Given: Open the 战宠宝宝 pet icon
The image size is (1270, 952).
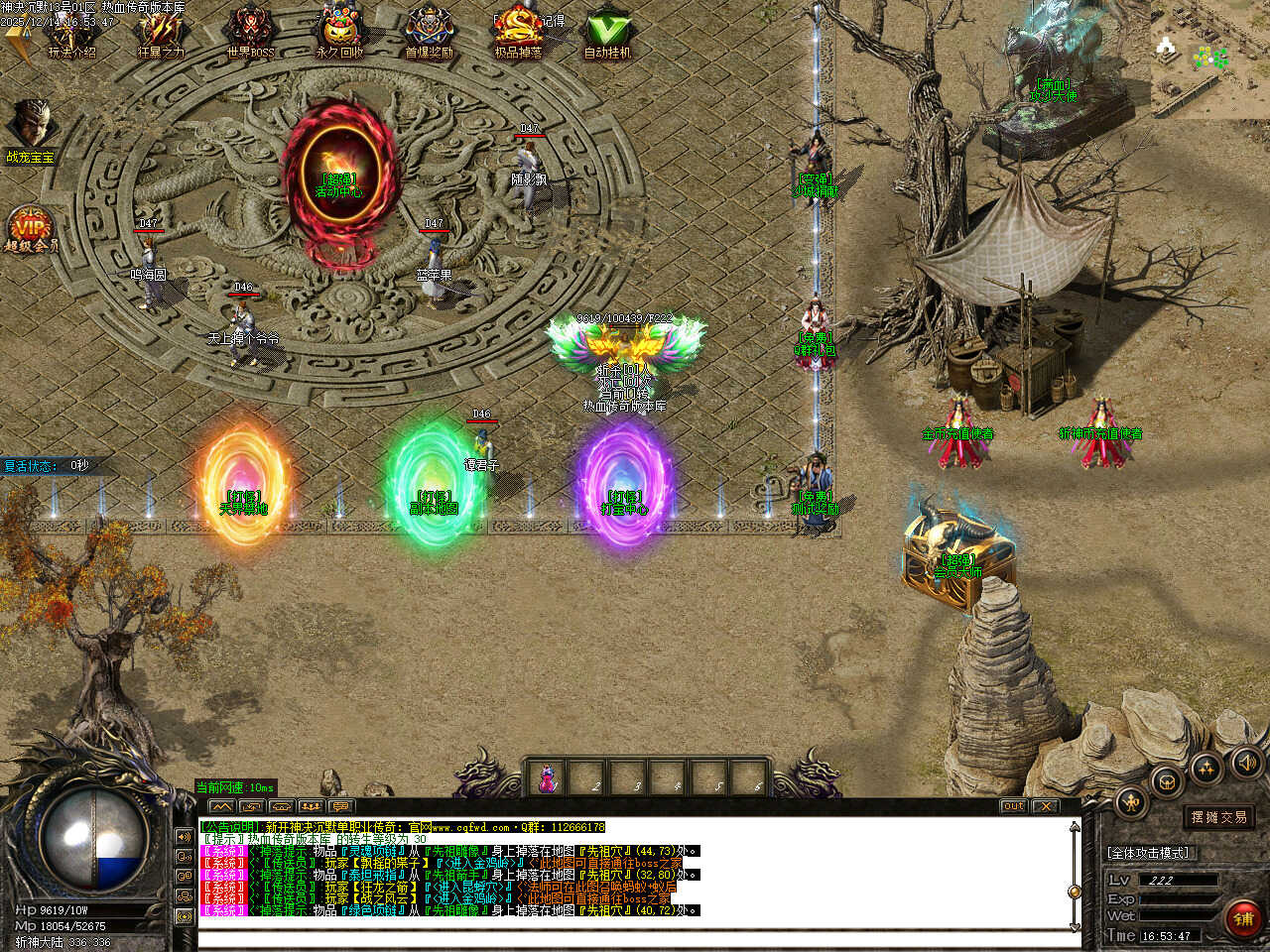Looking at the screenshot, I should click(31, 126).
